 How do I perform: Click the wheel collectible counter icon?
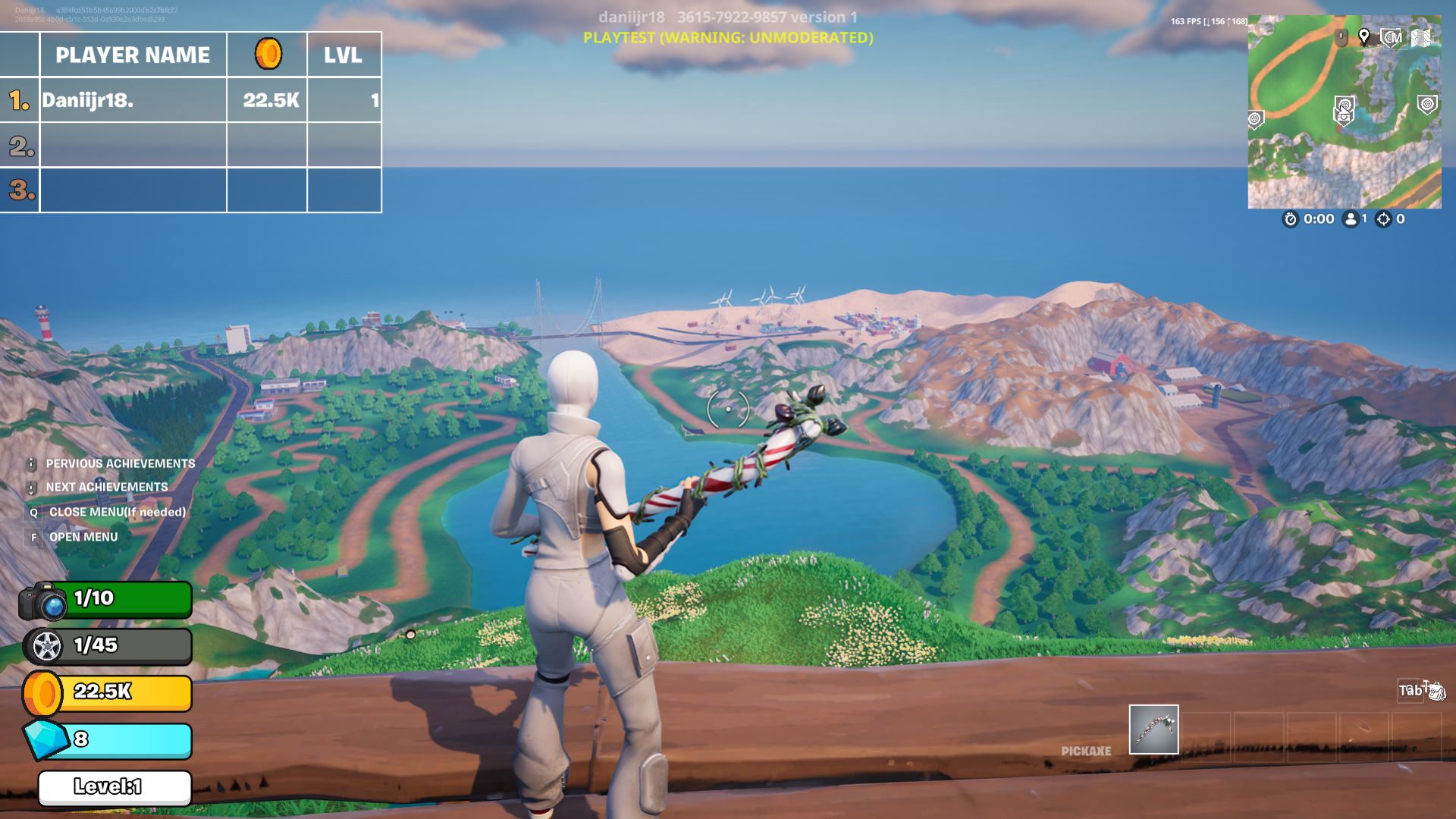click(x=45, y=646)
